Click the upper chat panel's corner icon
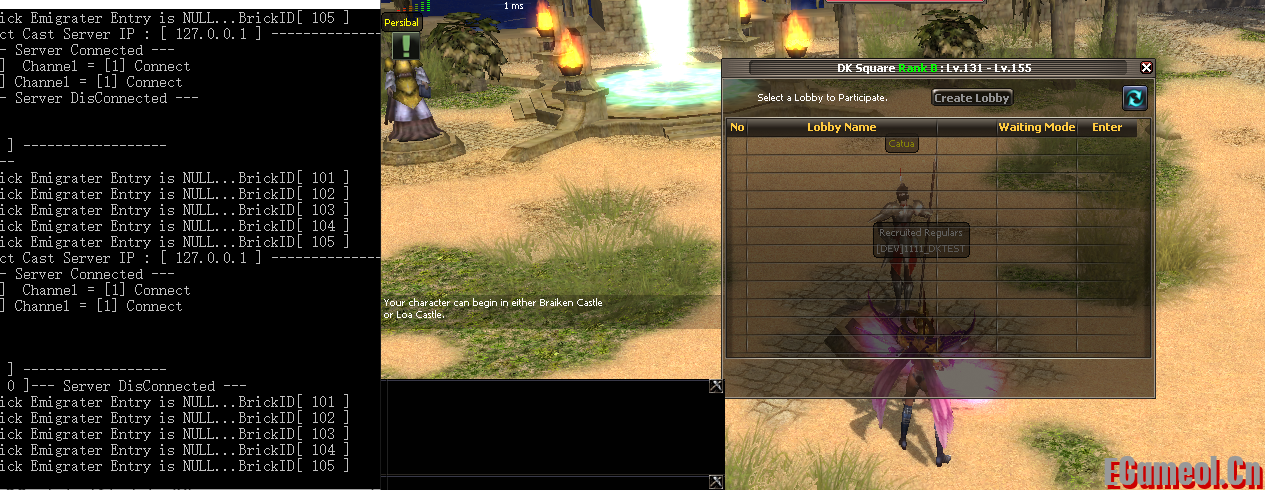The height and width of the screenshot is (490, 1265). pos(715,386)
